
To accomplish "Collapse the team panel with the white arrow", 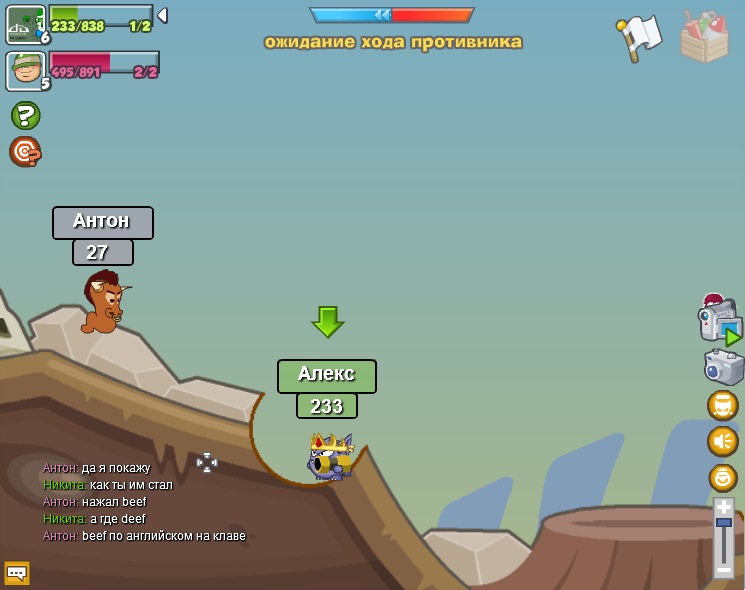I will pyautogui.click(x=162, y=16).
